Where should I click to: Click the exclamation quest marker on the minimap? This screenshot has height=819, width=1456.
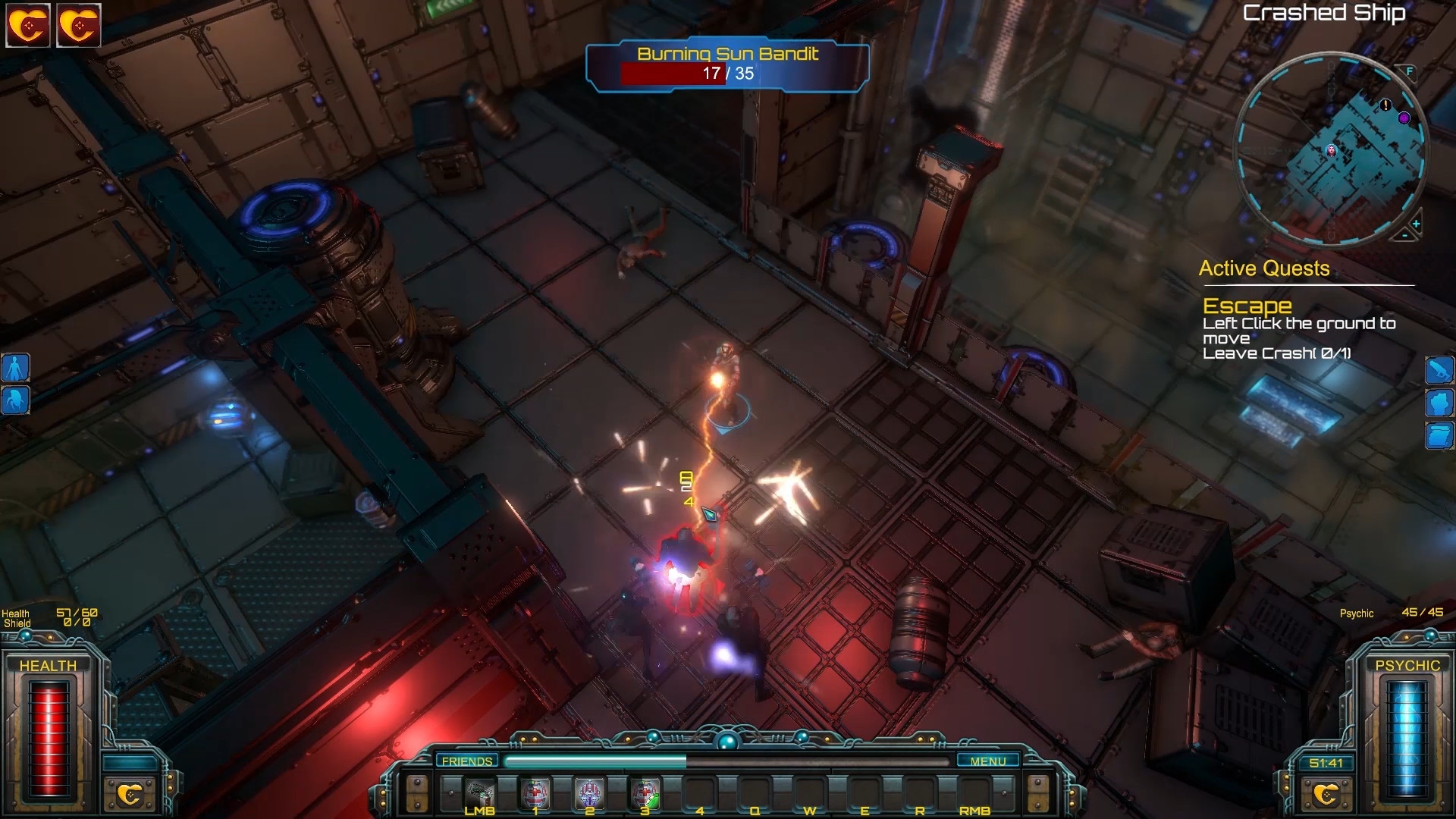[1385, 105]
